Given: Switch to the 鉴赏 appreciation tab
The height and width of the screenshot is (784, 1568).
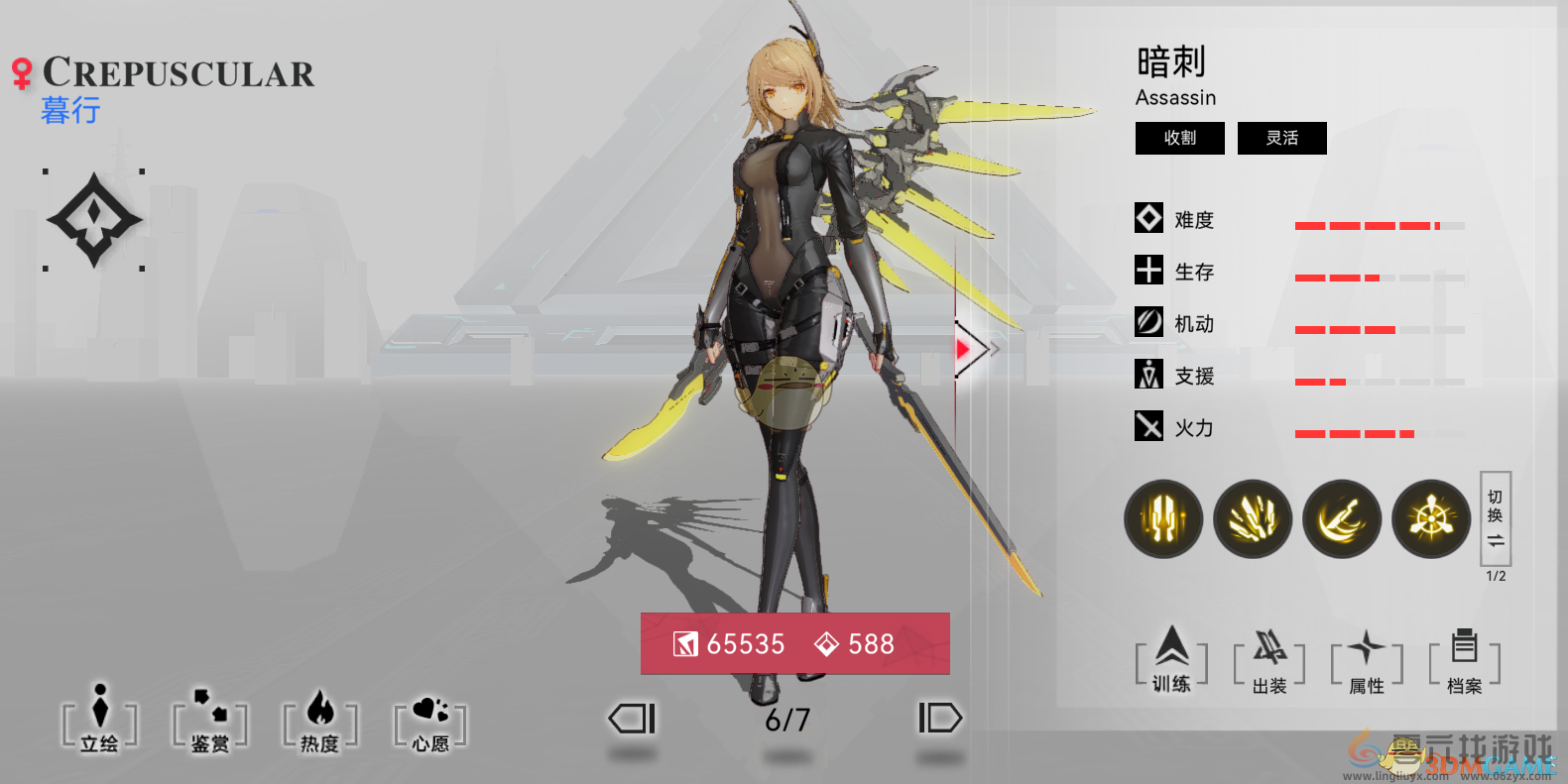Looking at the screenshot, I should [x=210, y=726].
